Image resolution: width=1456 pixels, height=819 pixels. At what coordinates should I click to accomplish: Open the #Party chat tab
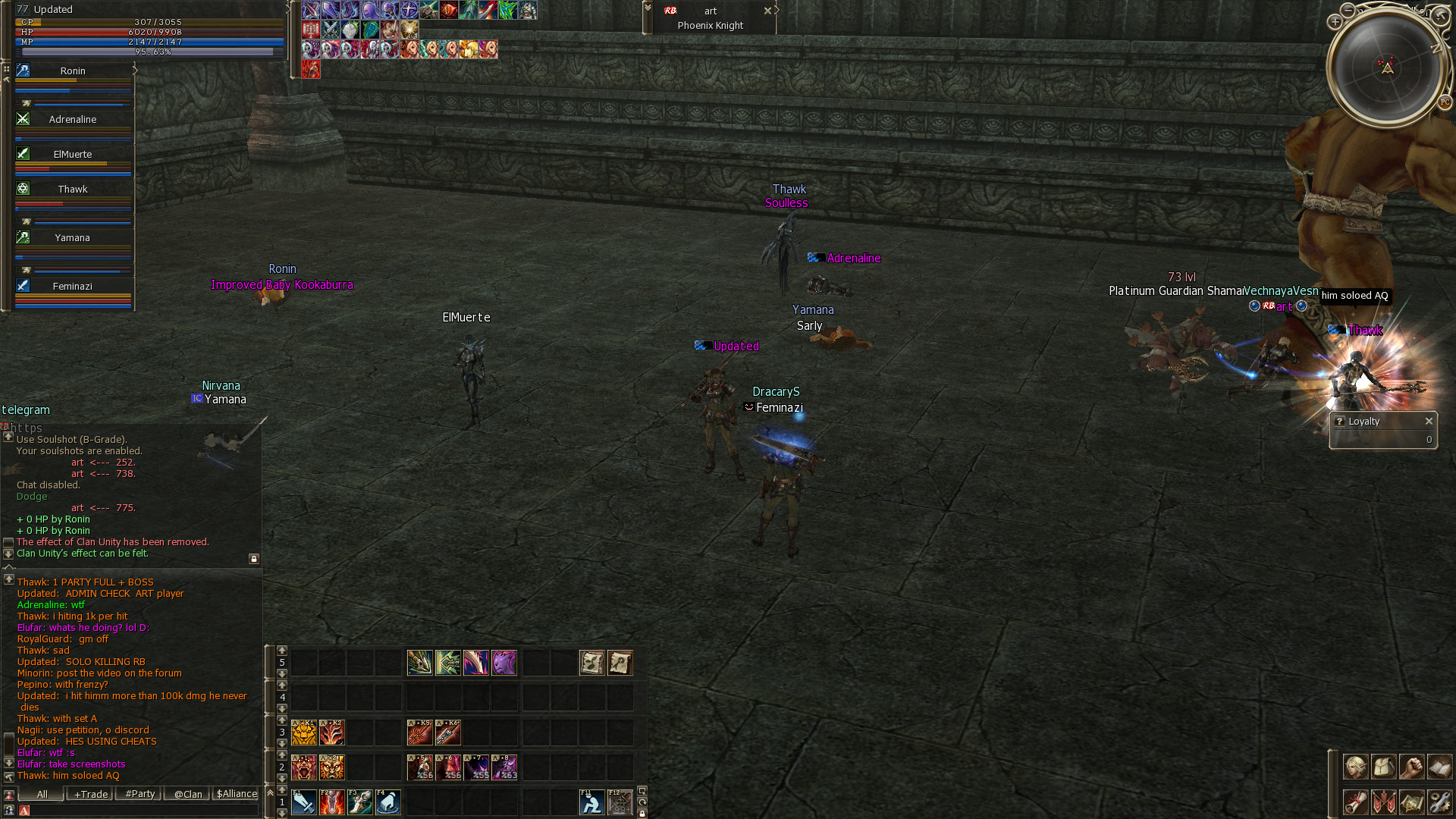click(x=140, y=794)
